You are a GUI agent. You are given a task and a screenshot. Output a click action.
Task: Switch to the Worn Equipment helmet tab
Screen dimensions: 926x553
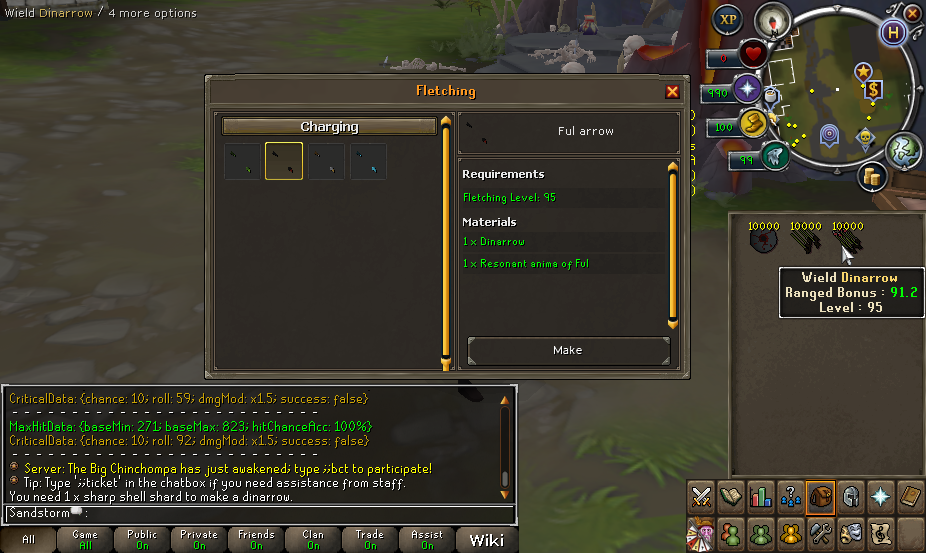tap(850, 497)
